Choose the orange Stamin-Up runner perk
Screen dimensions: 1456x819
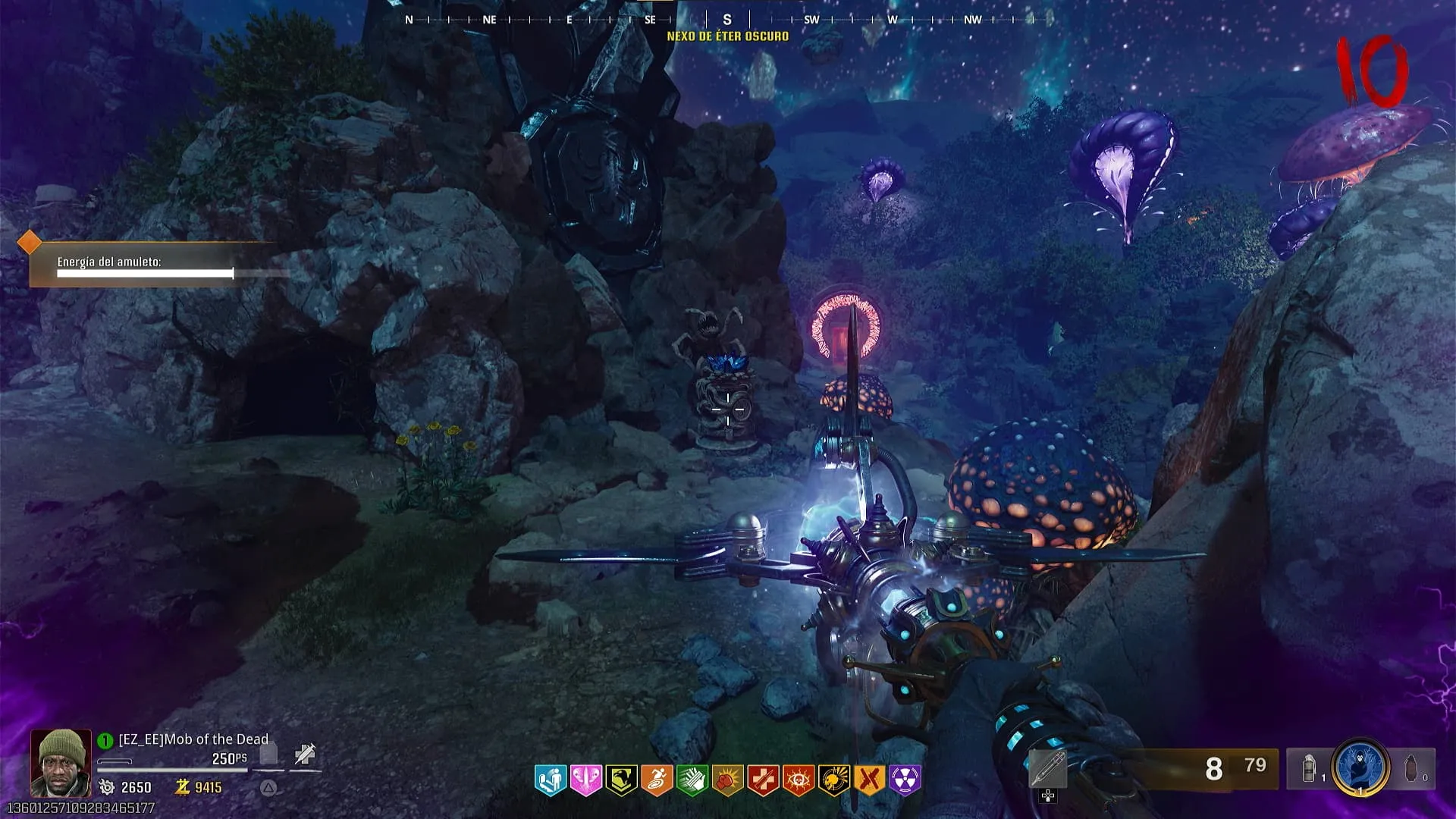pyautogui.click(x=657, y=780)
